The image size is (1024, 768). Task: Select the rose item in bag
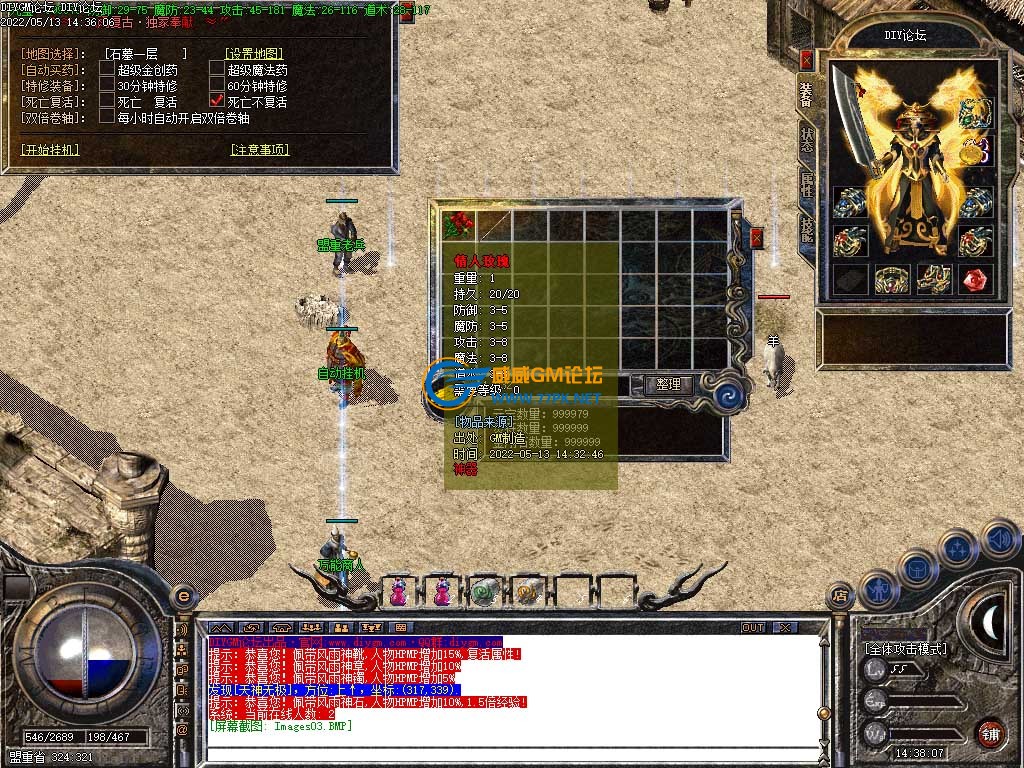[460, 224]
